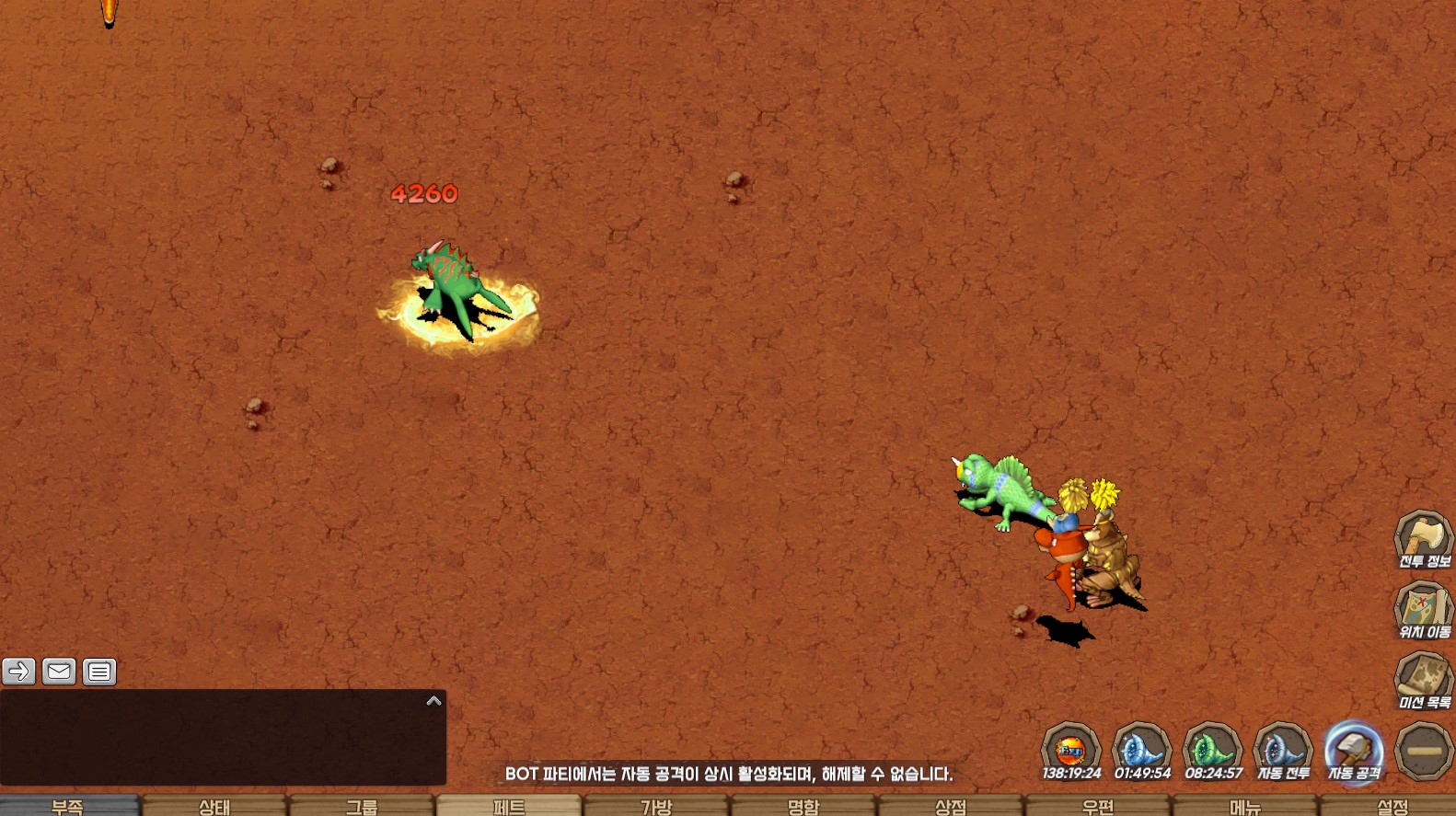This screenshot has height=816, width=1456.
Task: Select the Exp boost buff icon
Action: (x=1070, y=751)
